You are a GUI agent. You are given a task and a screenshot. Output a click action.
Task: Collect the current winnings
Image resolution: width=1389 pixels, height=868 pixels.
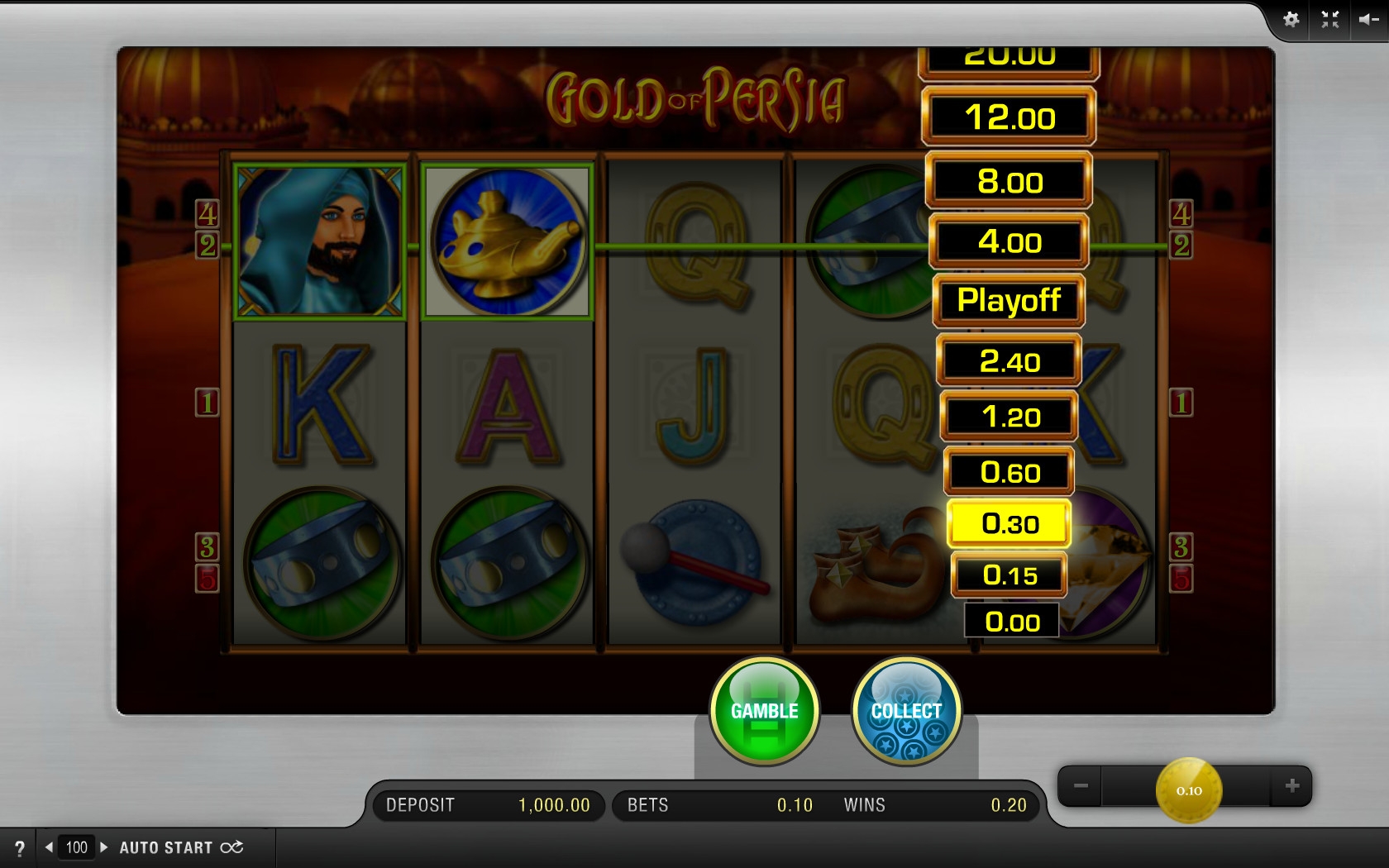click(906, 711)
